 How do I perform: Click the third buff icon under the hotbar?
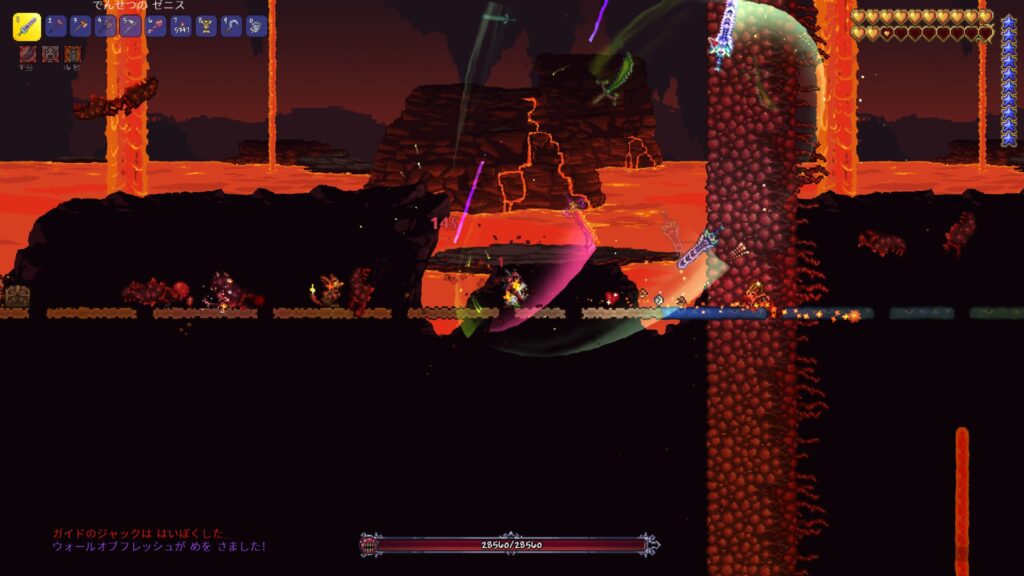coord(72,54)
